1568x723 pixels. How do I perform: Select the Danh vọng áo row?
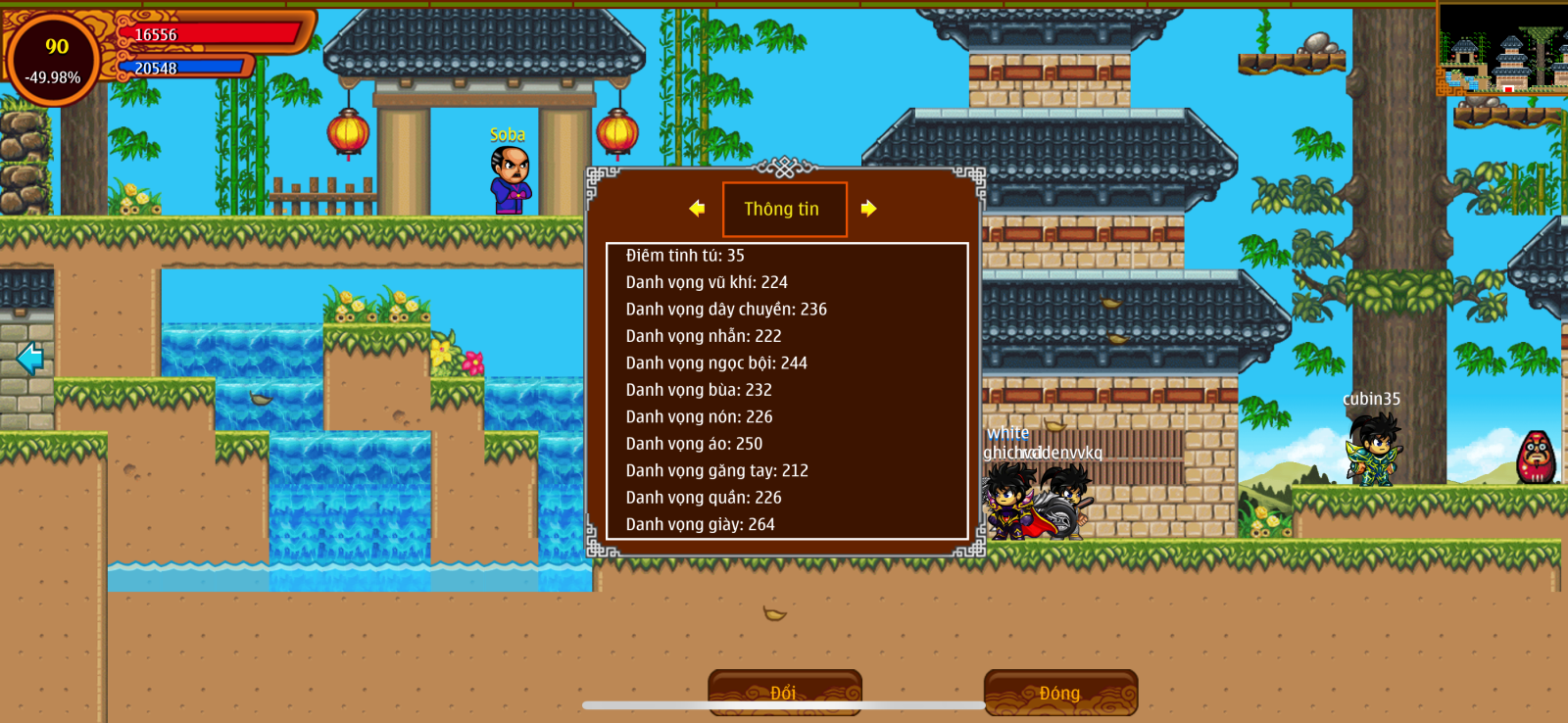coord(694,444)
